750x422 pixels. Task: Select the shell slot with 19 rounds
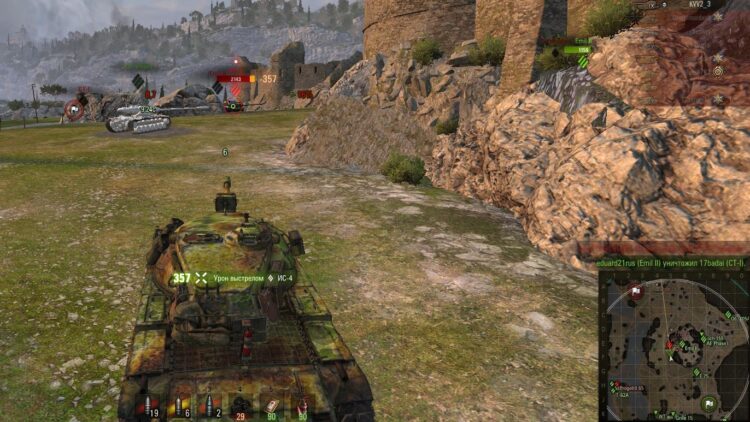[152, 404]
